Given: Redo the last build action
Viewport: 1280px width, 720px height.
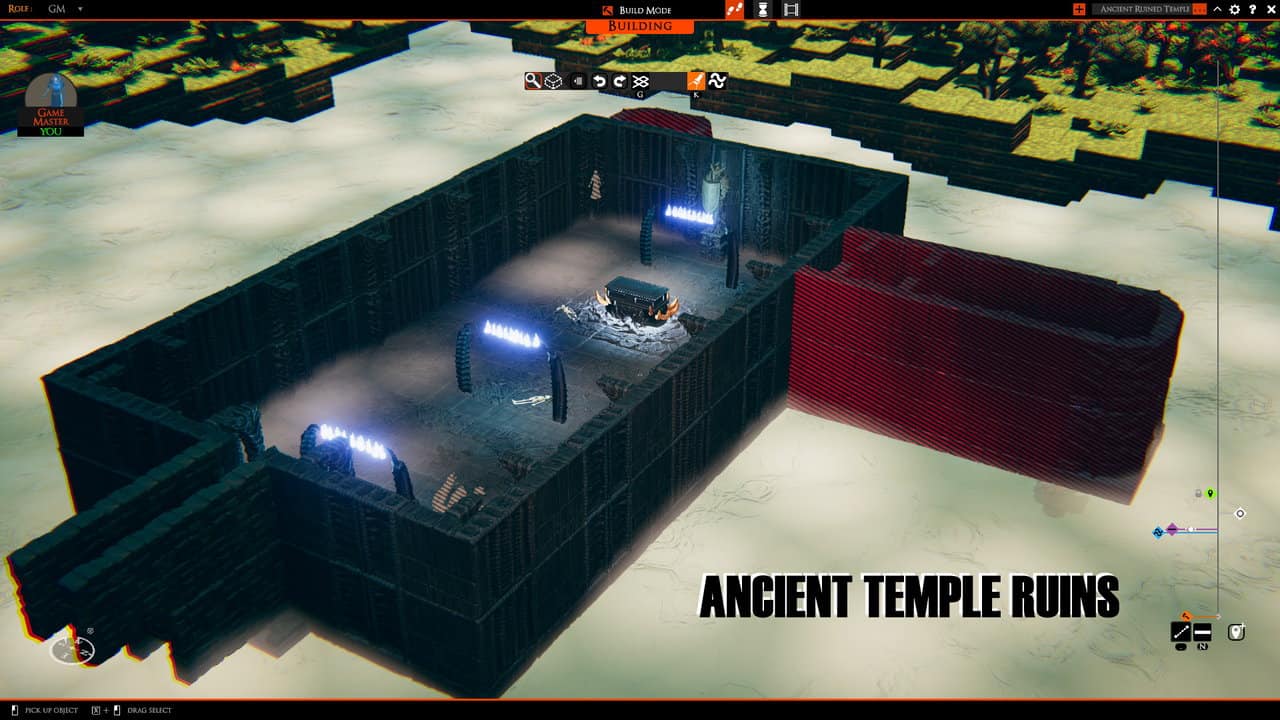Looking at the screenshot, I should click(x=620, y=81).
